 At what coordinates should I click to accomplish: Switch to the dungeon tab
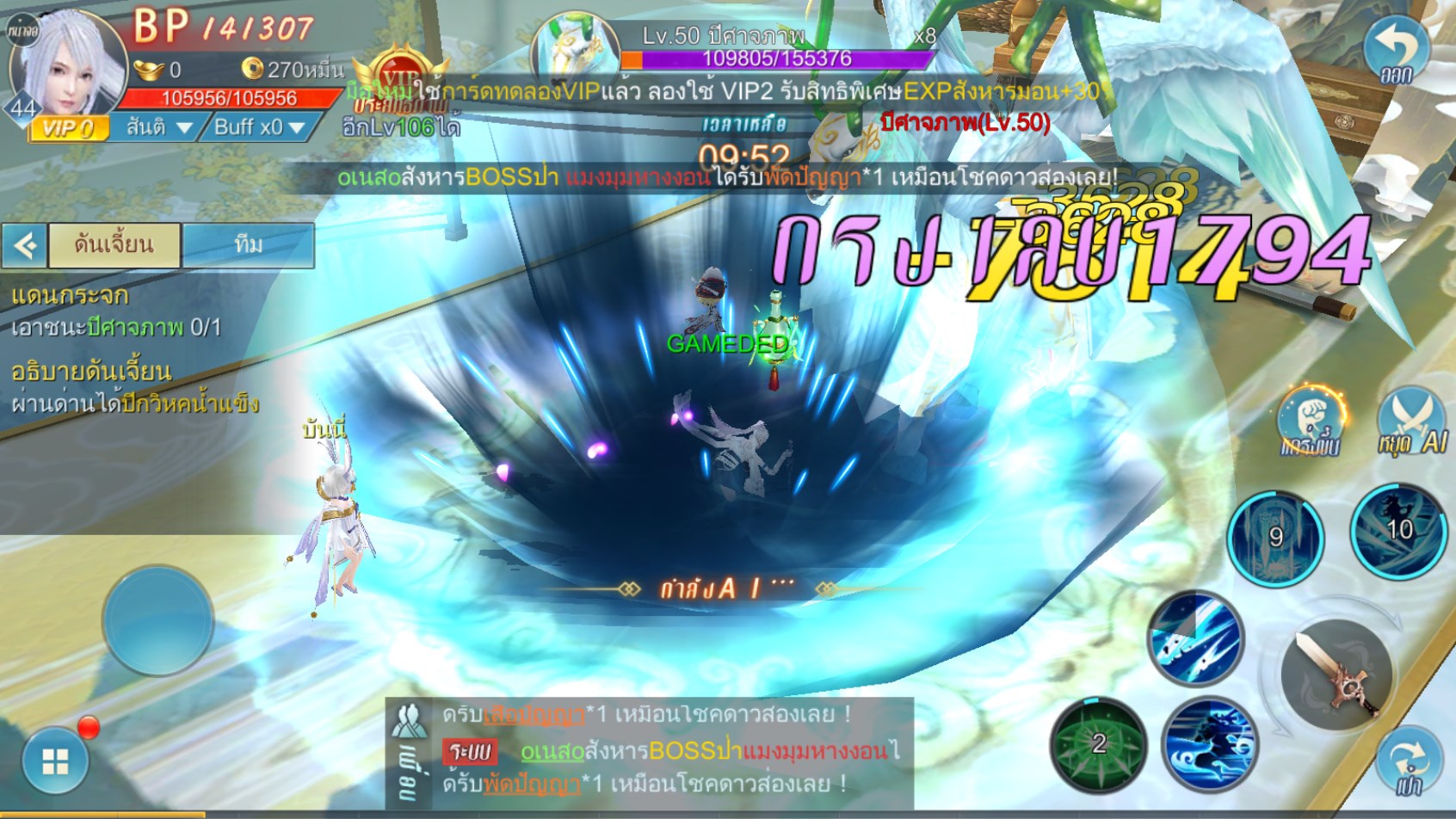click(114, 245)
